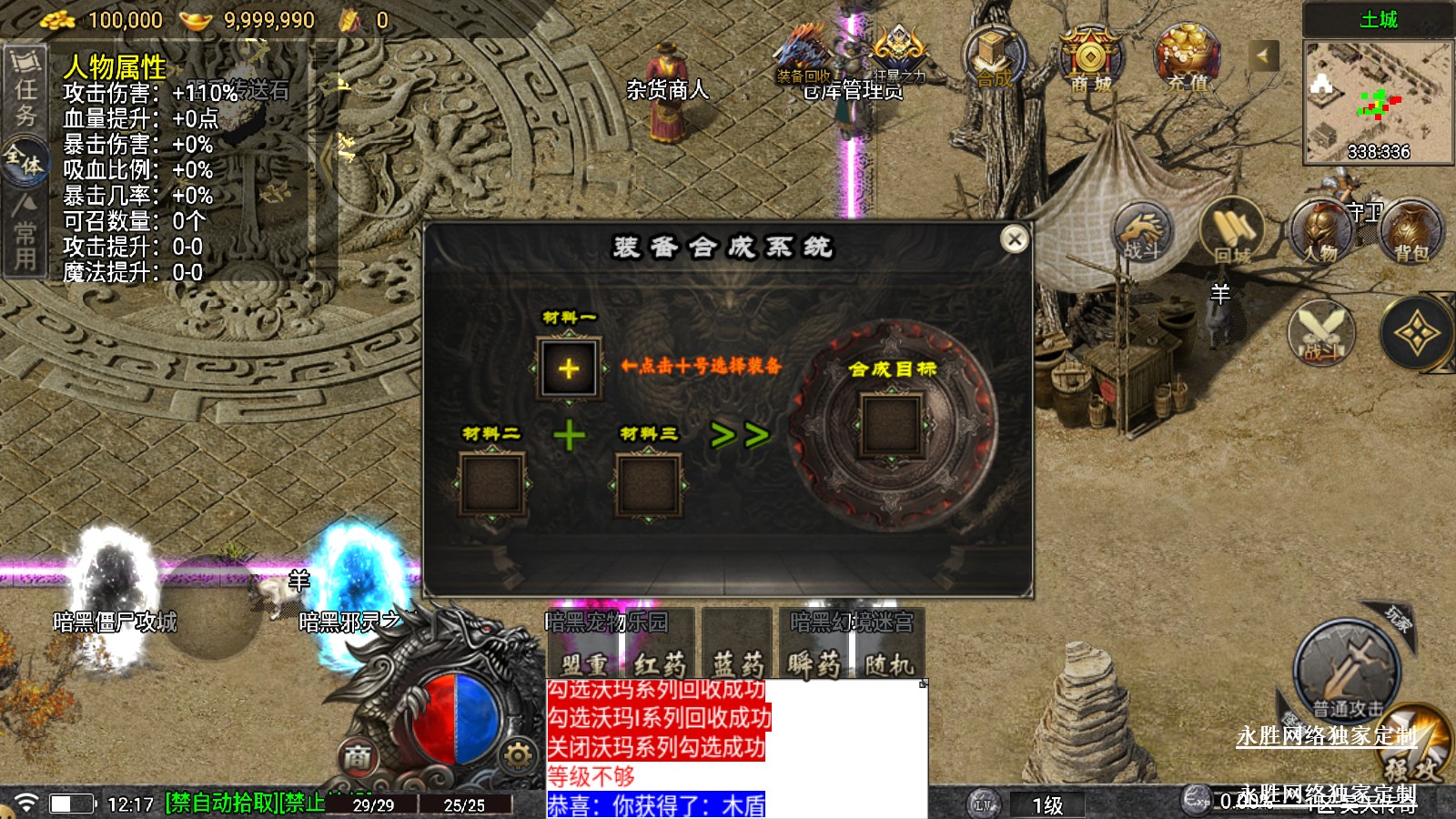The height and width of the screenshot is (819, 1456).
Task: Open 装备回收 equipment recycling
Action: (803, 56)
